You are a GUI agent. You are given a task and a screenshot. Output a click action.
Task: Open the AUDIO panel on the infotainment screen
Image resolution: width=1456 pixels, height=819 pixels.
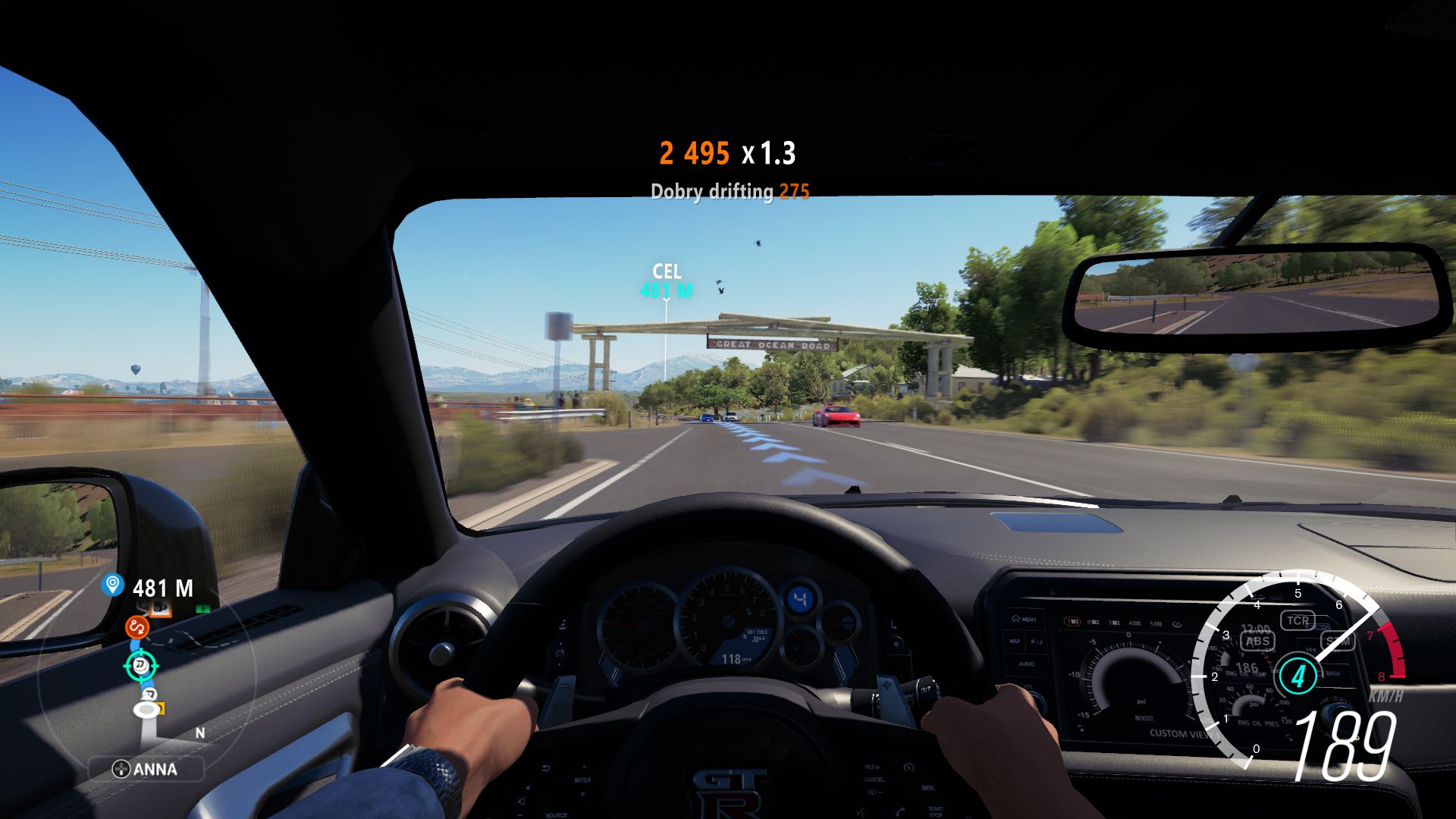pos(1028,664)
